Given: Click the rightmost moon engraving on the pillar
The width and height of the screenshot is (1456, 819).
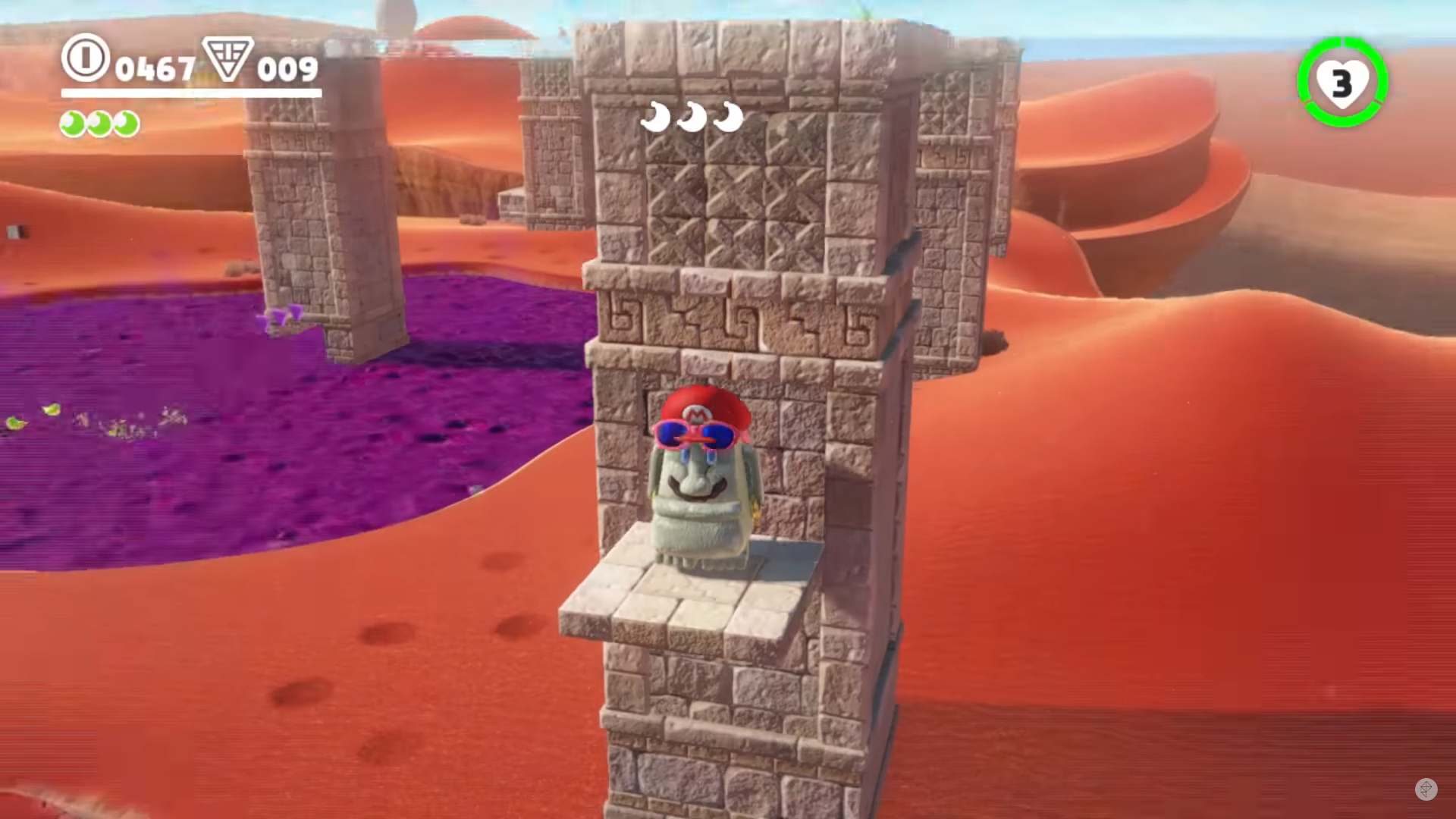Looking at the screenshot, I should click(729, 116).
